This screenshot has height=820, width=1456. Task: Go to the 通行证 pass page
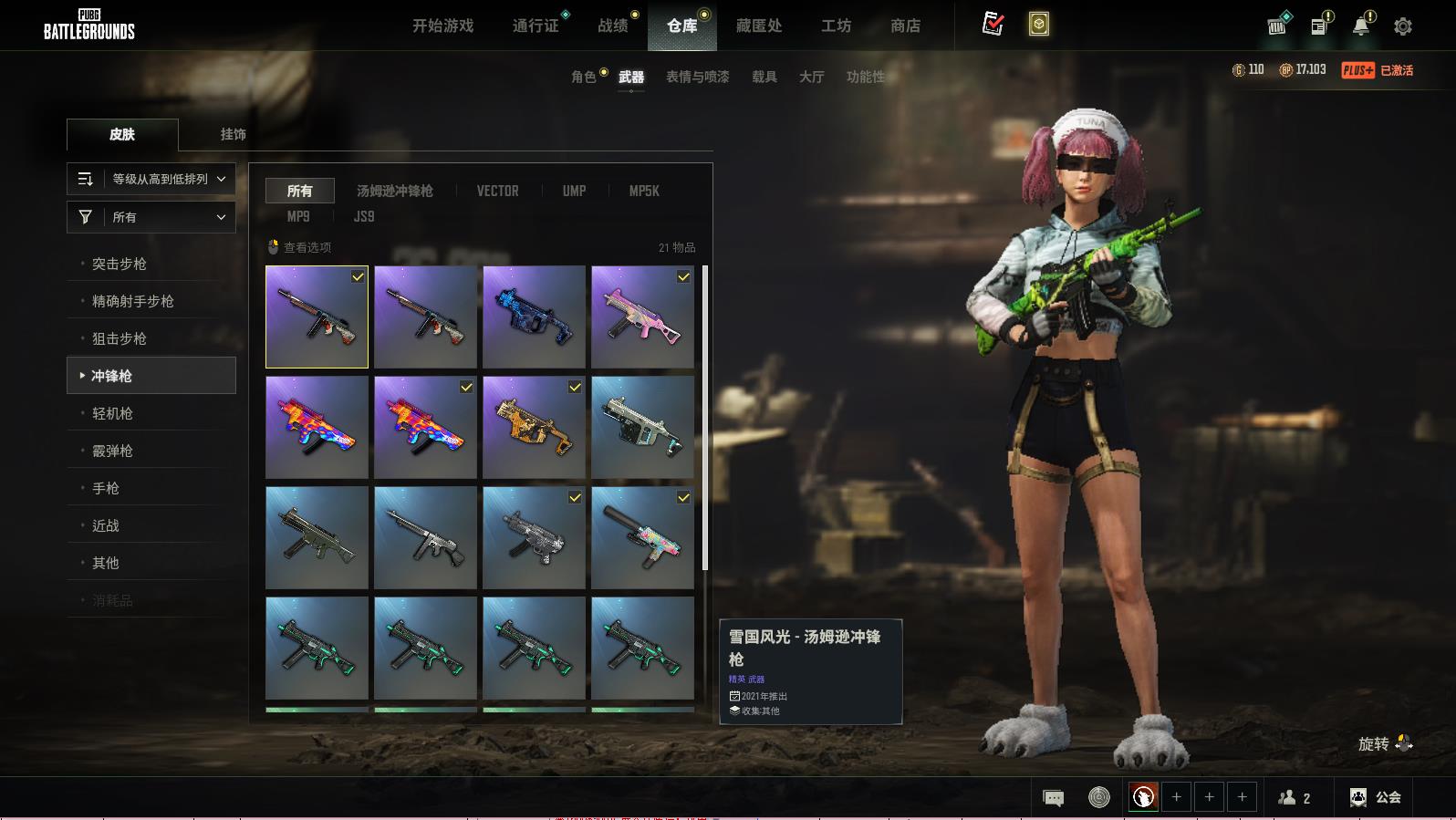point(536,26)
